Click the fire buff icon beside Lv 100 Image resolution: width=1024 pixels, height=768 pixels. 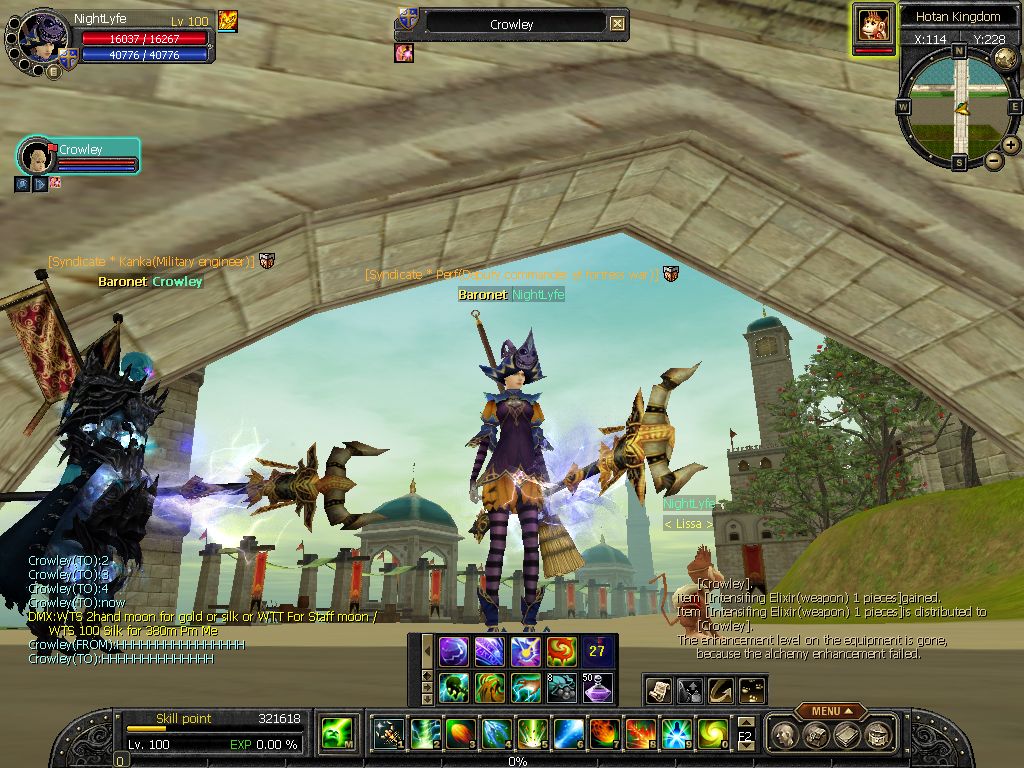click(x=228, y=20)
